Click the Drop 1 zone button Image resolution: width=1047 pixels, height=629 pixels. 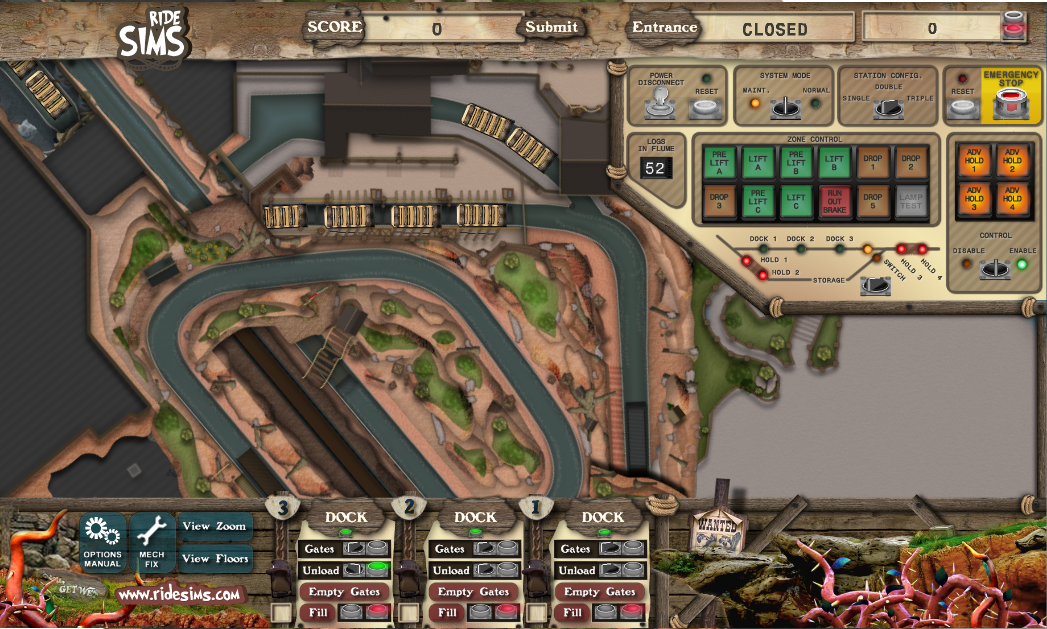(871, 160)
